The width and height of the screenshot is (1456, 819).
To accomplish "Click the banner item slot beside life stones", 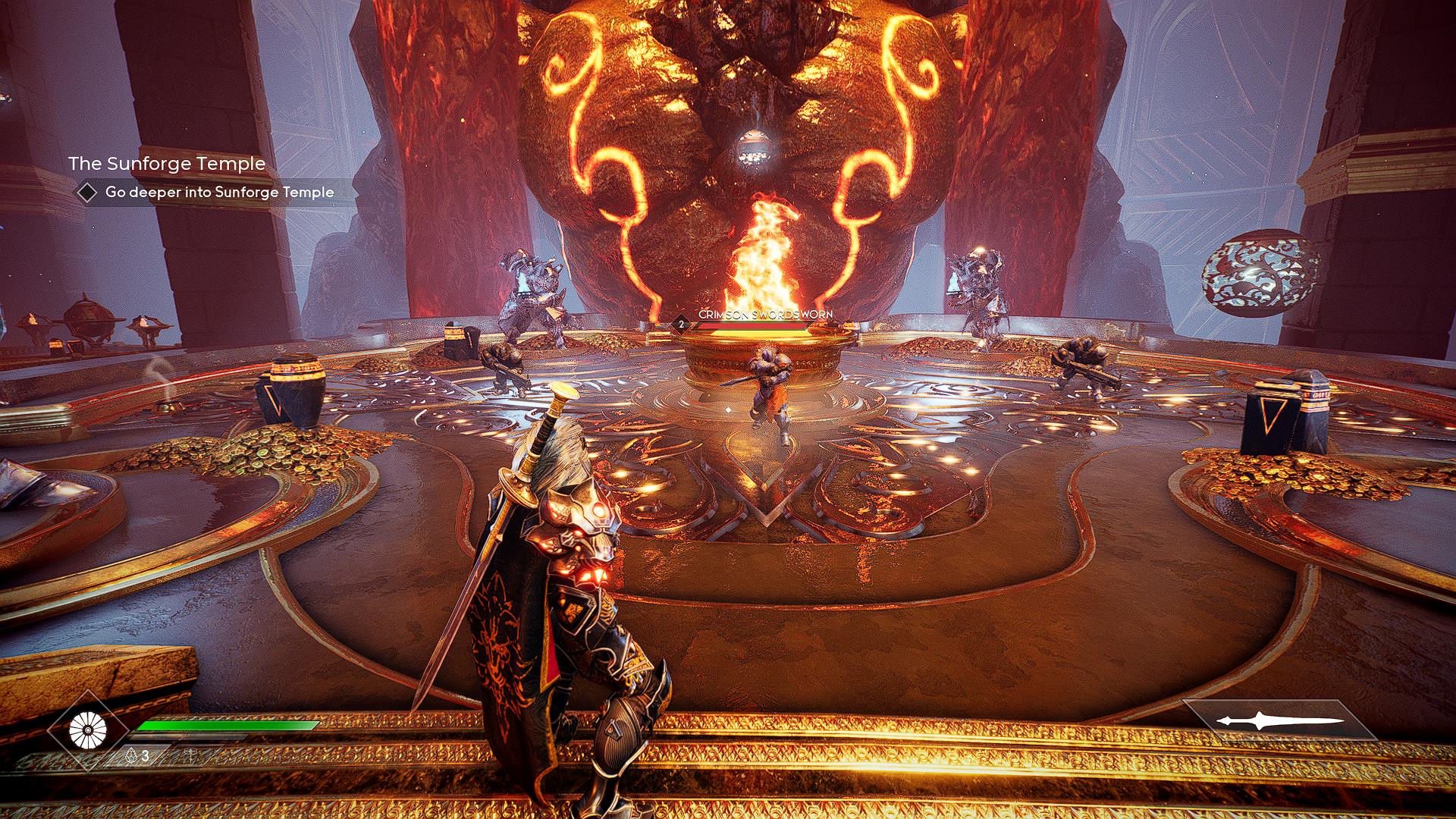I will point(190,755).
